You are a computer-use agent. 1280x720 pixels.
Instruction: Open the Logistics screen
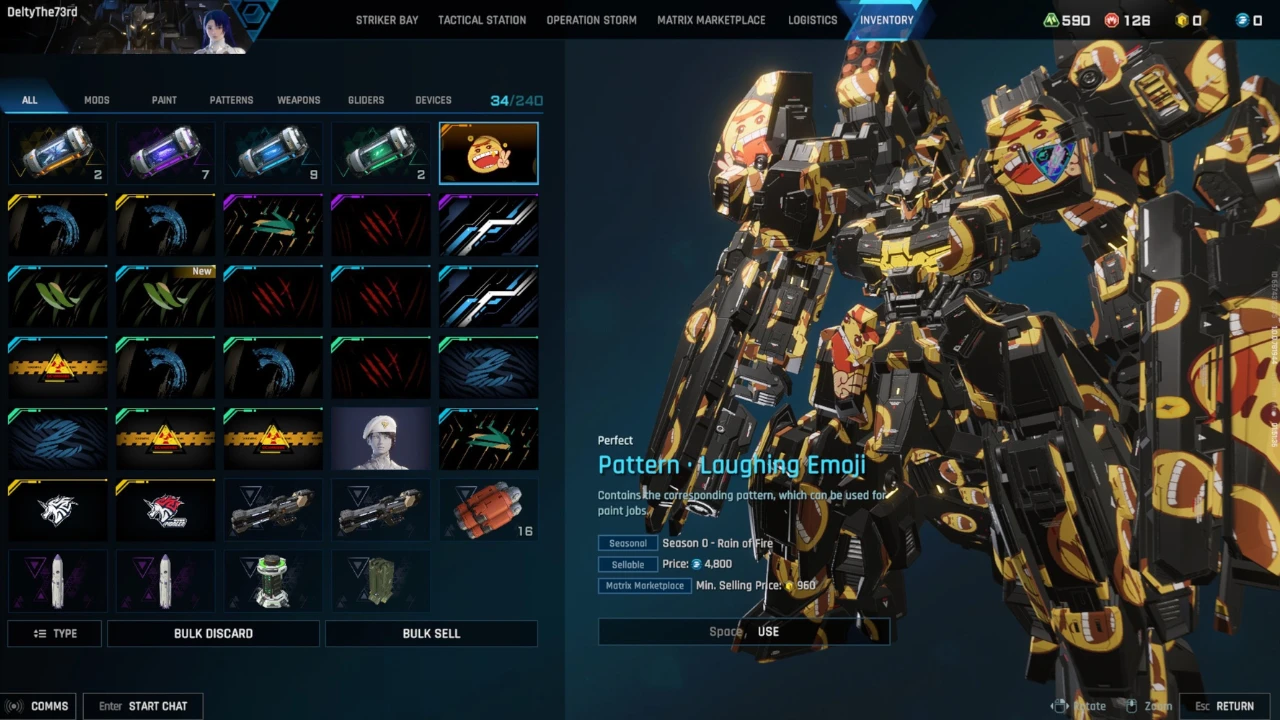coord(812,20)
